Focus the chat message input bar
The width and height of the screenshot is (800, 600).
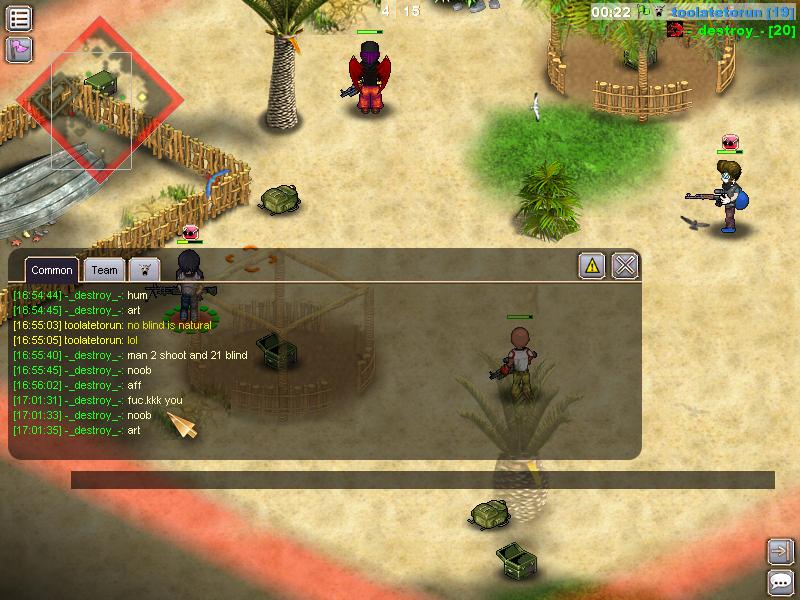coord(422,480)
